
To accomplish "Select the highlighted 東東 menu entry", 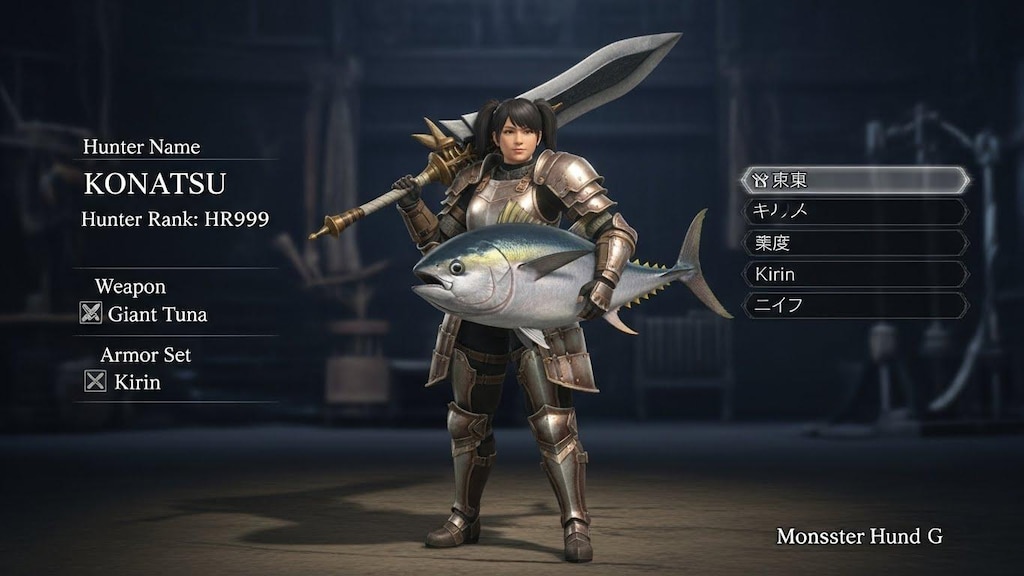I will pos(855,181).
